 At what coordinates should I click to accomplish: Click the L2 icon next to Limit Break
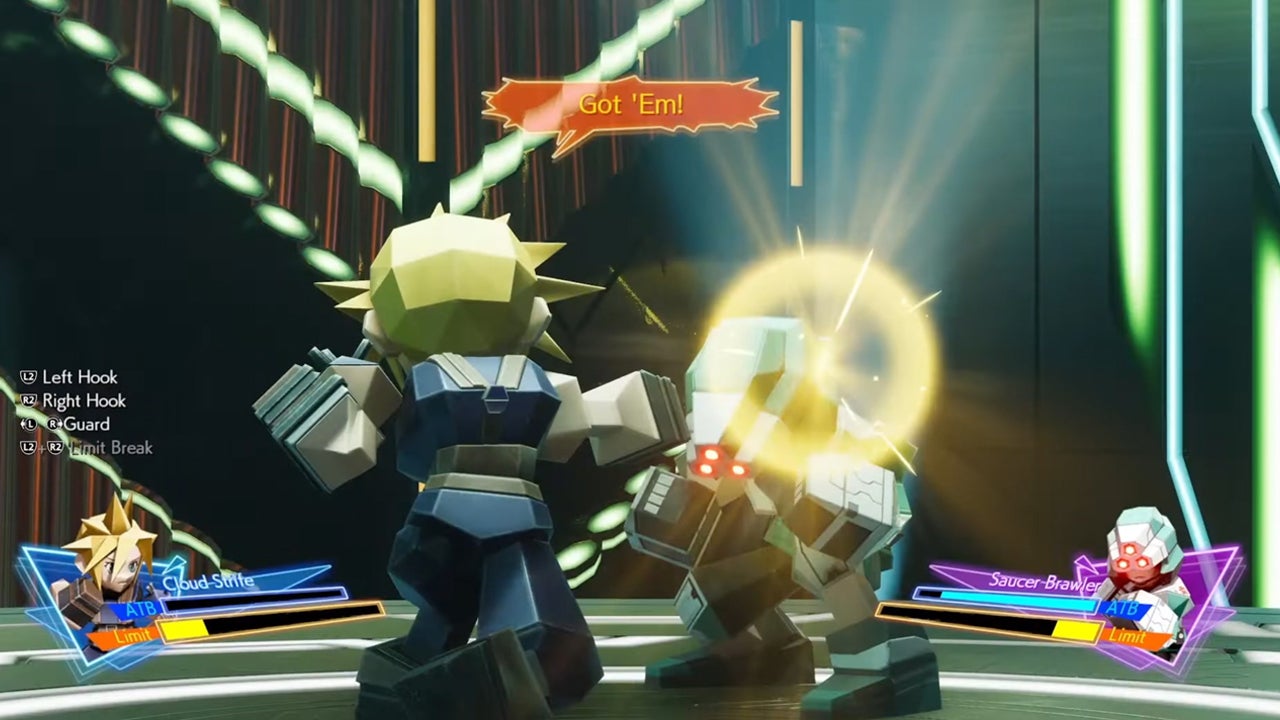[x=30, y=447]
